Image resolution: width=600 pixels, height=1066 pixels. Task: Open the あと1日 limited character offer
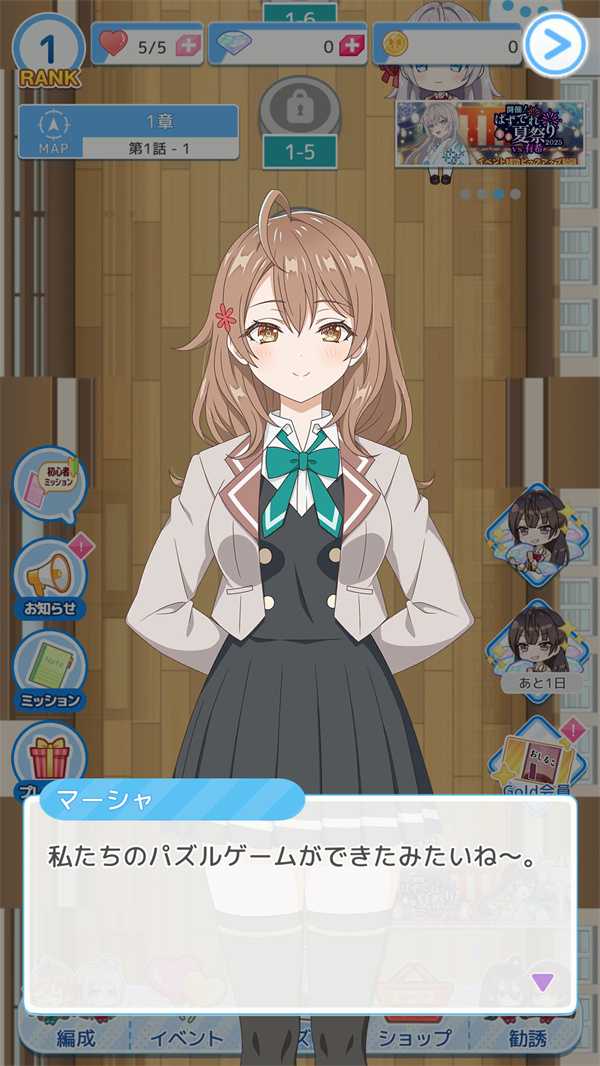(x=540, y=645)
